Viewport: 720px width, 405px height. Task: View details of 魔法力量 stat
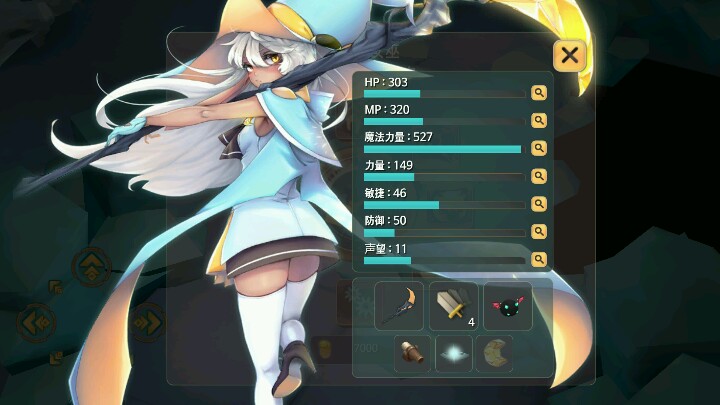click(x=539, y=148)
